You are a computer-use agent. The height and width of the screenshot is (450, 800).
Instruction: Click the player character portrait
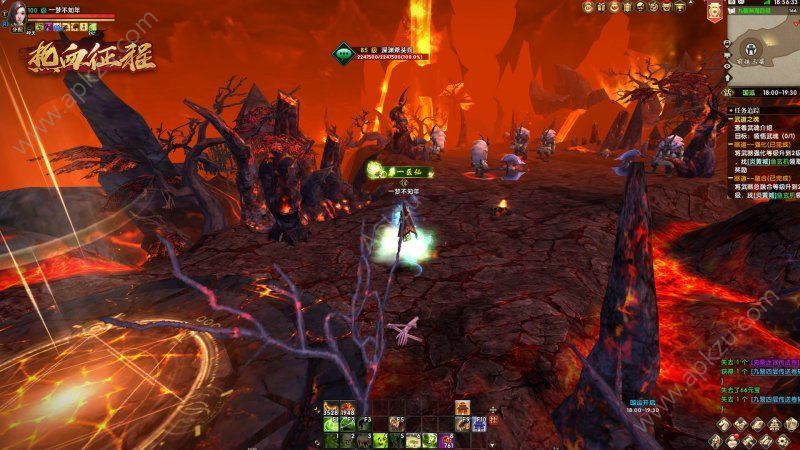pos(17,11)
